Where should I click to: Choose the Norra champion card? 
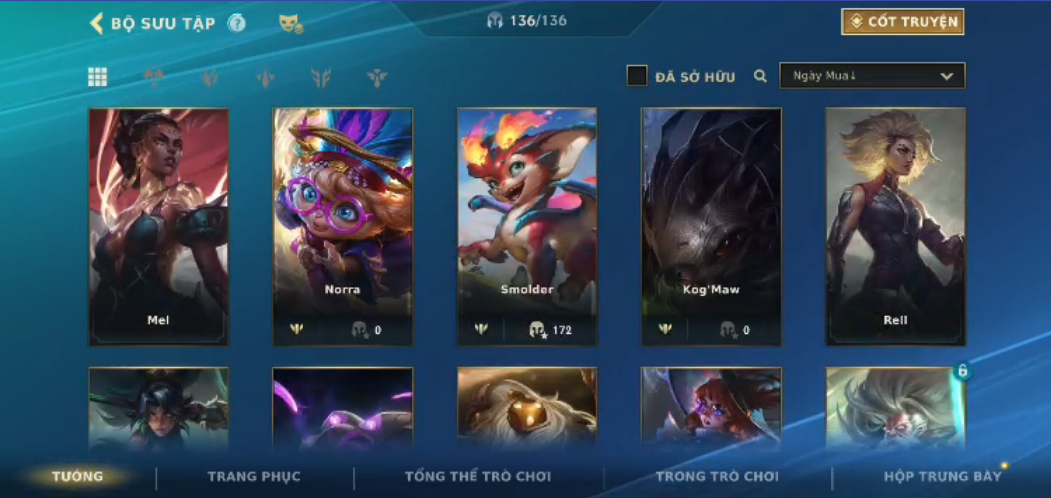pyautogui.click(x=342, y=226)
